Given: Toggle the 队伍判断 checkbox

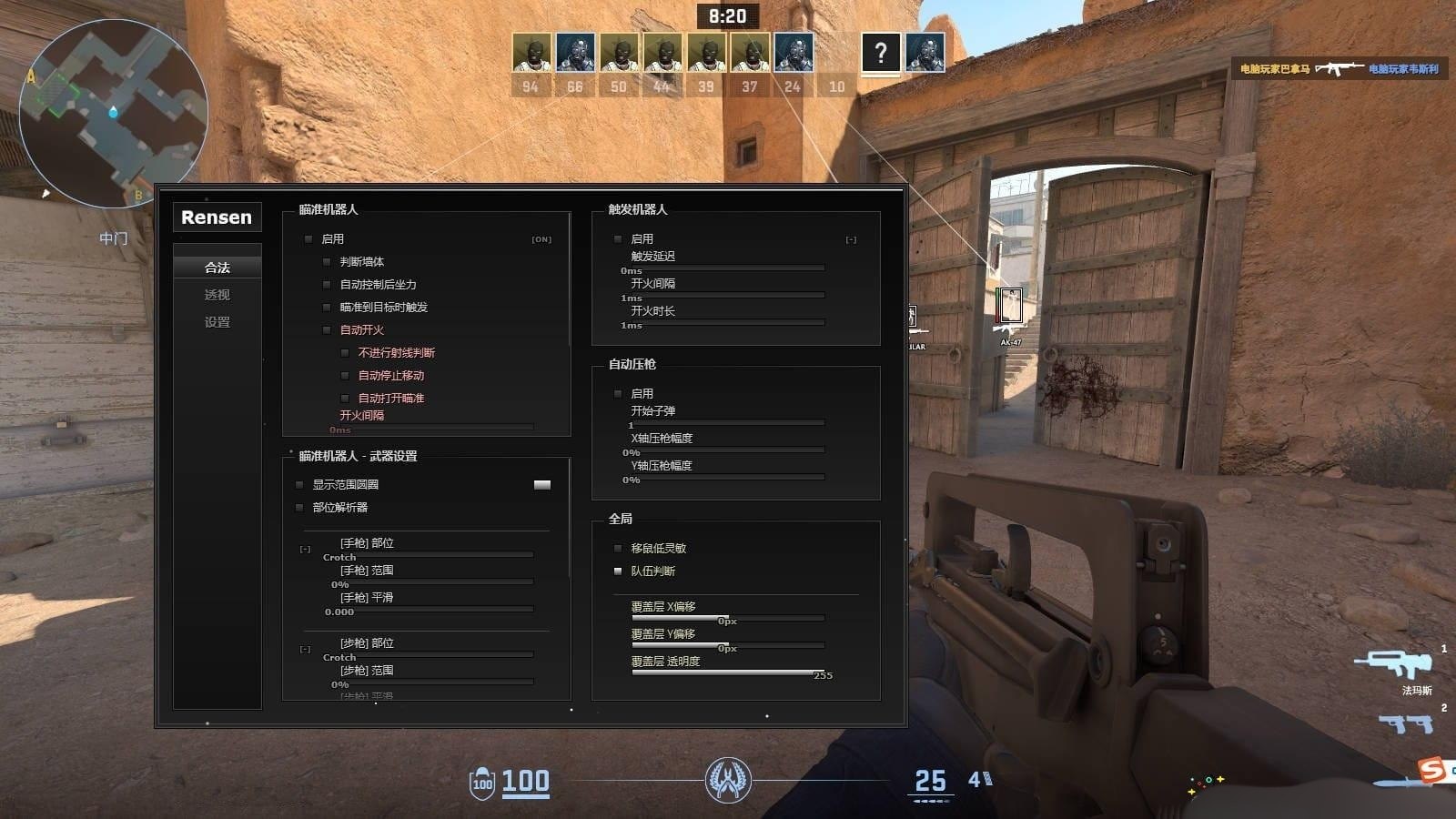Looking at the screenshot, I should click(x=618, y=571).
